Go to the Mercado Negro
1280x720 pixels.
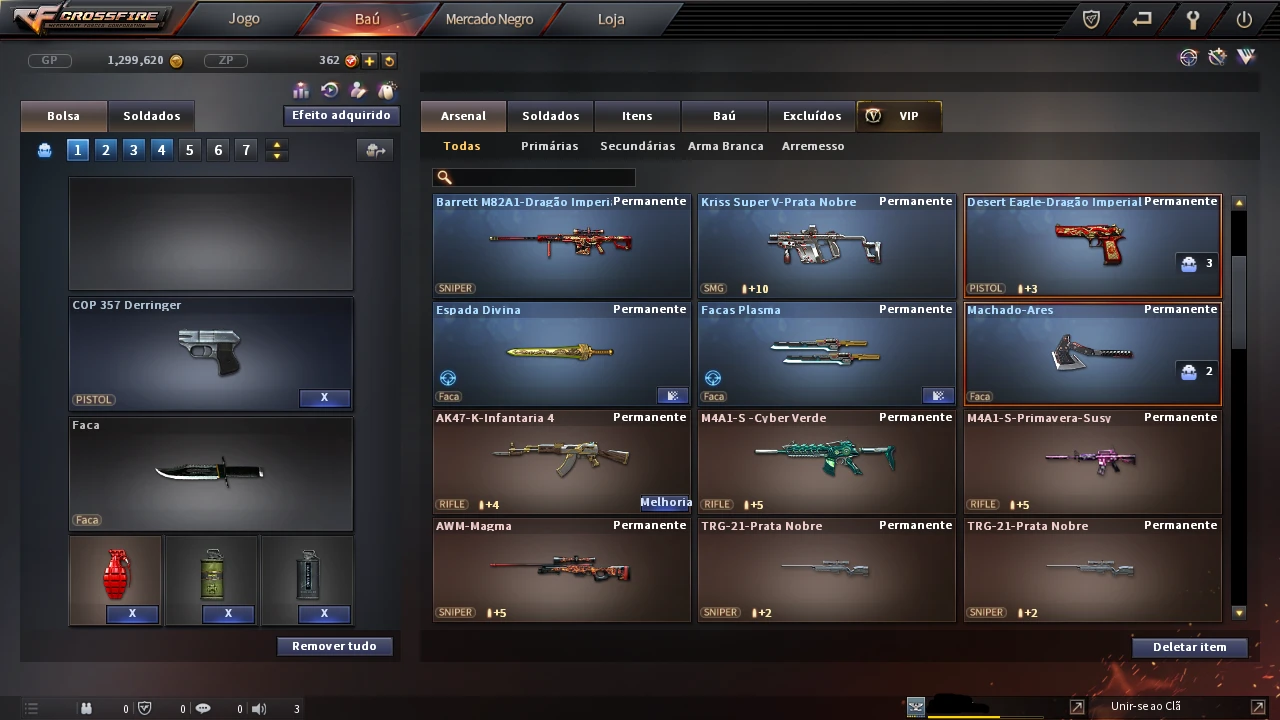[489, 19]
